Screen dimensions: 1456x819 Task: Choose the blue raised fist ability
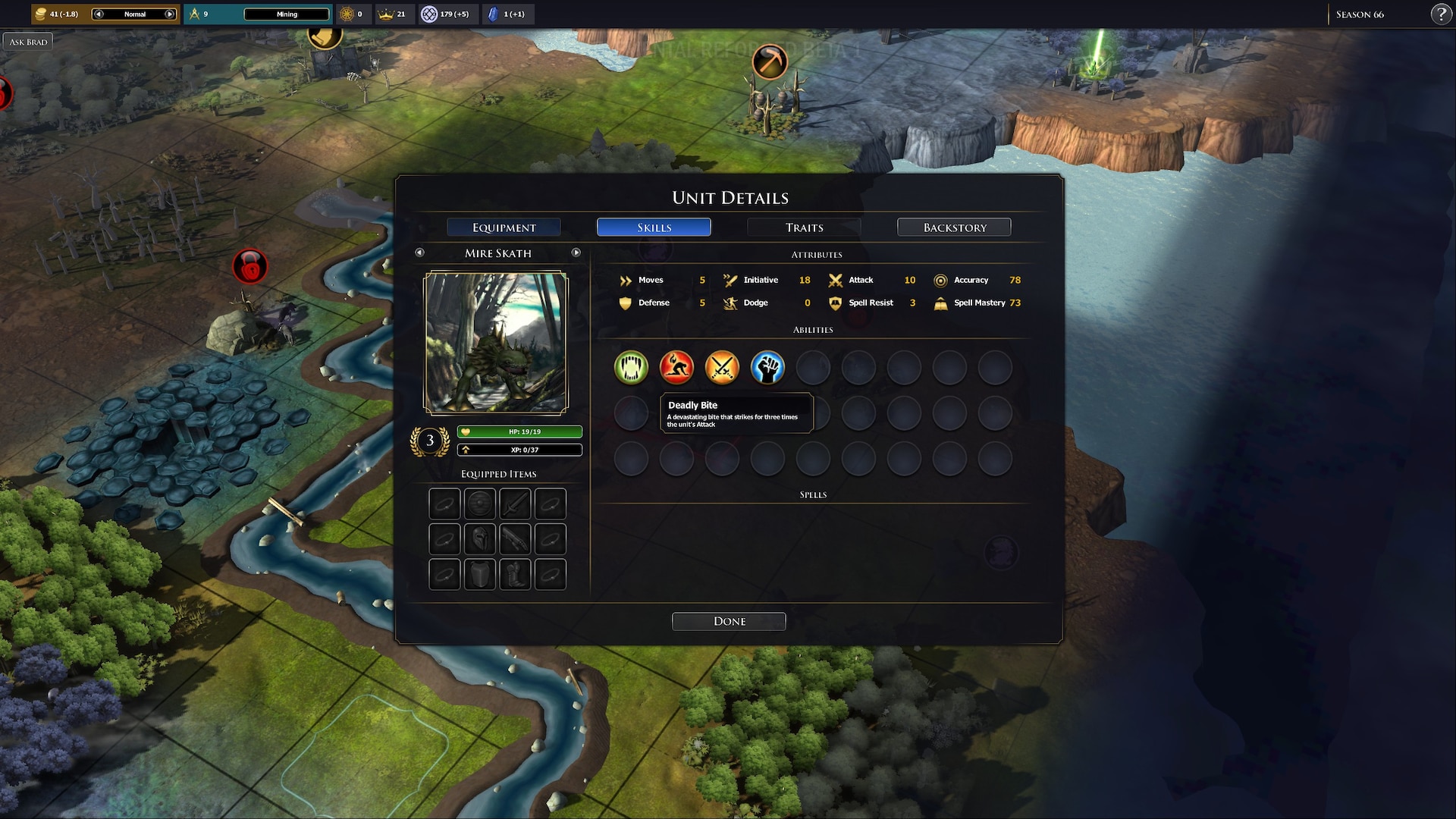point(767,368)
